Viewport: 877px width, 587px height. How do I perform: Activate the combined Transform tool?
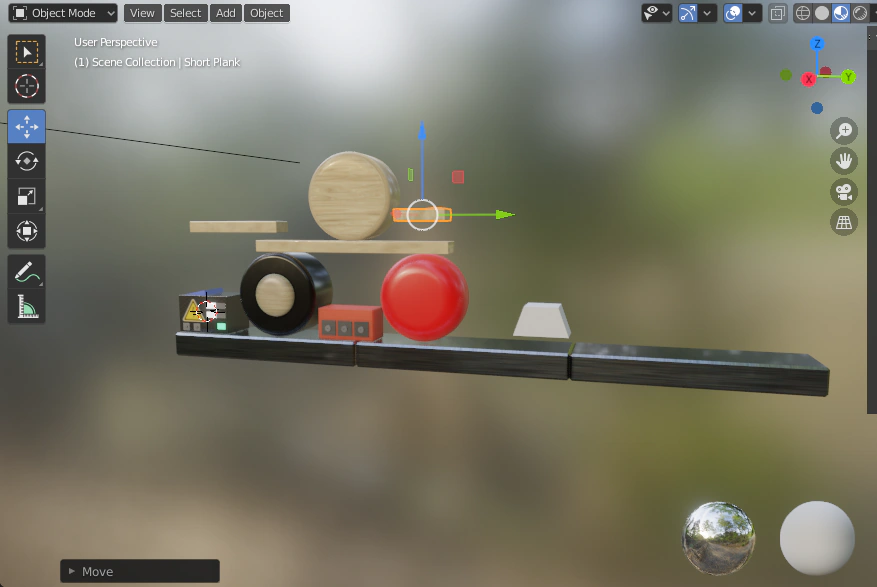27,231
